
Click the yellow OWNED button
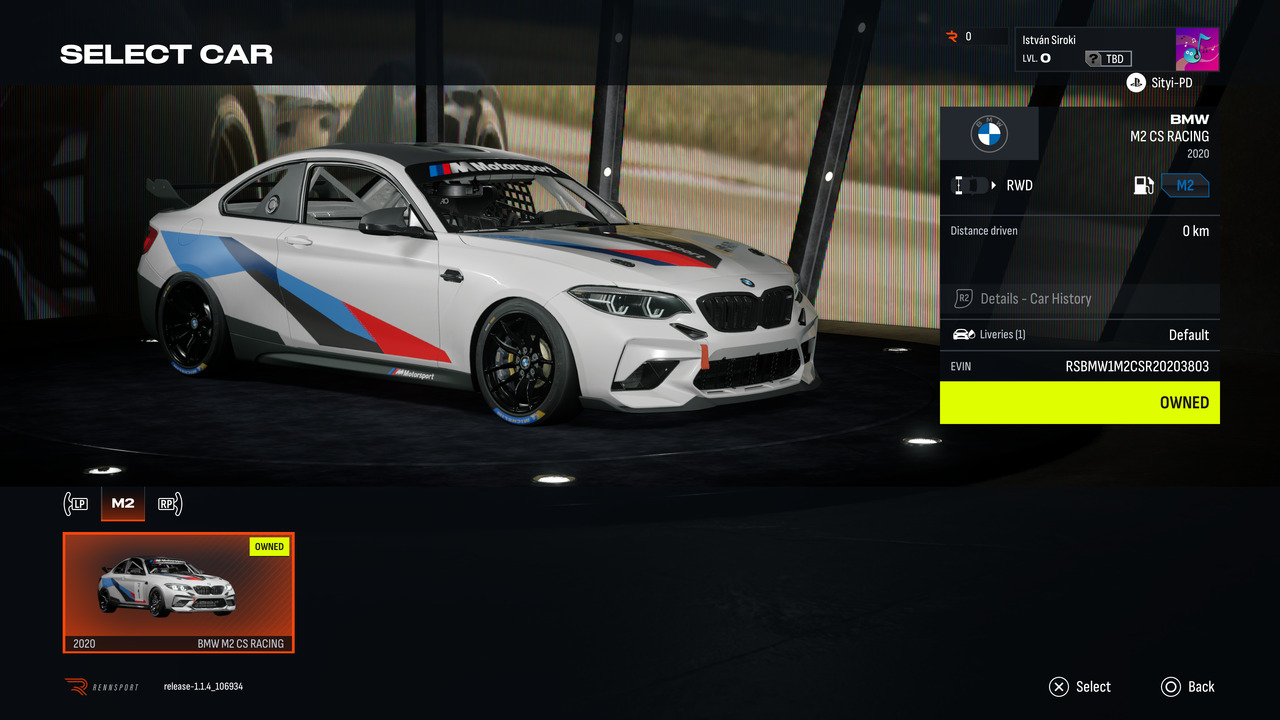(1080, 402)
